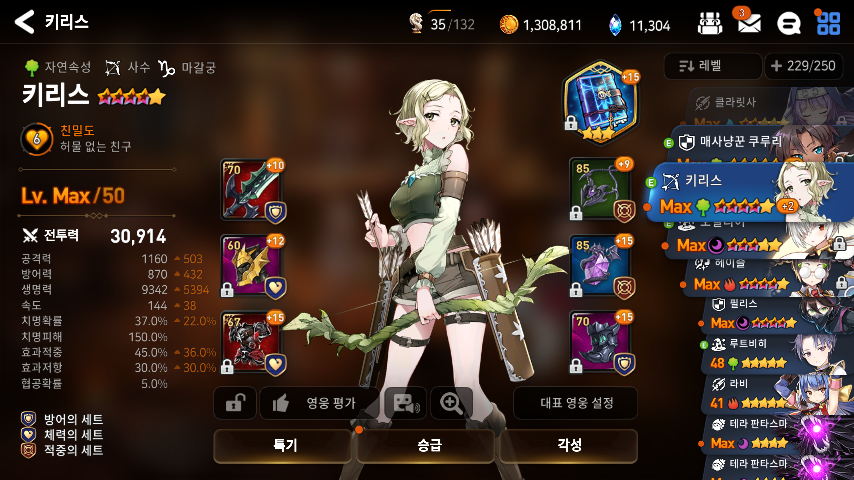Open the chat speech bubble icon
854x480 pixels.
coord(788,23)
